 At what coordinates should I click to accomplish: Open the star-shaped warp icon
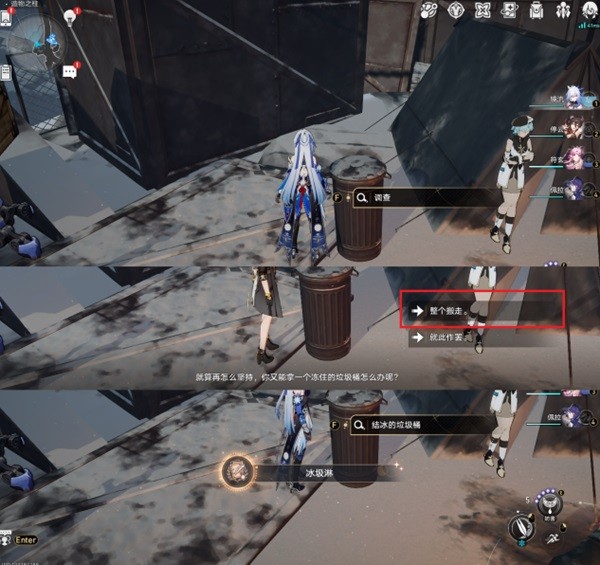coord(482,11)
